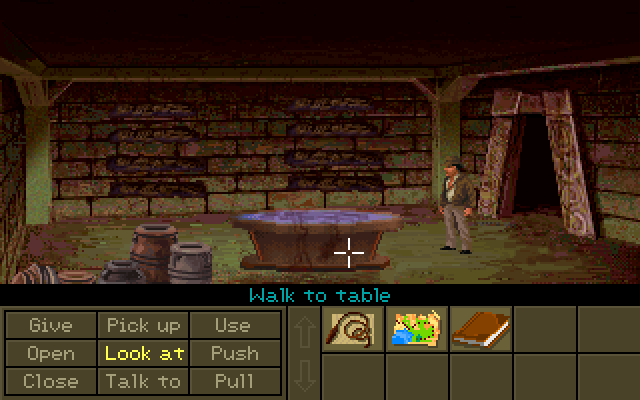Click the inventory scroll down arrow
640x400 pixels.
(x=304, y=377)
